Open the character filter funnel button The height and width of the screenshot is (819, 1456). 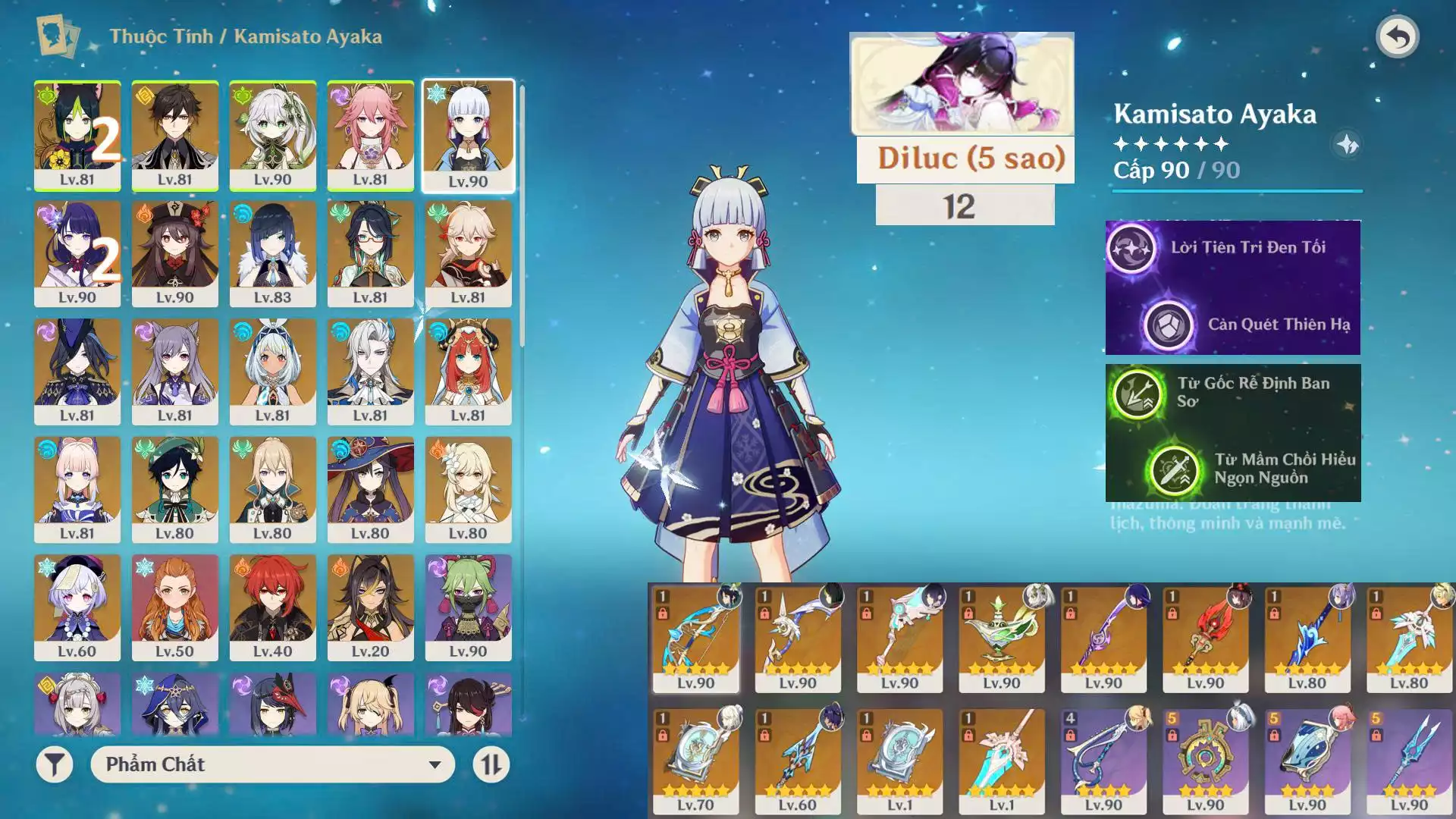55,764
